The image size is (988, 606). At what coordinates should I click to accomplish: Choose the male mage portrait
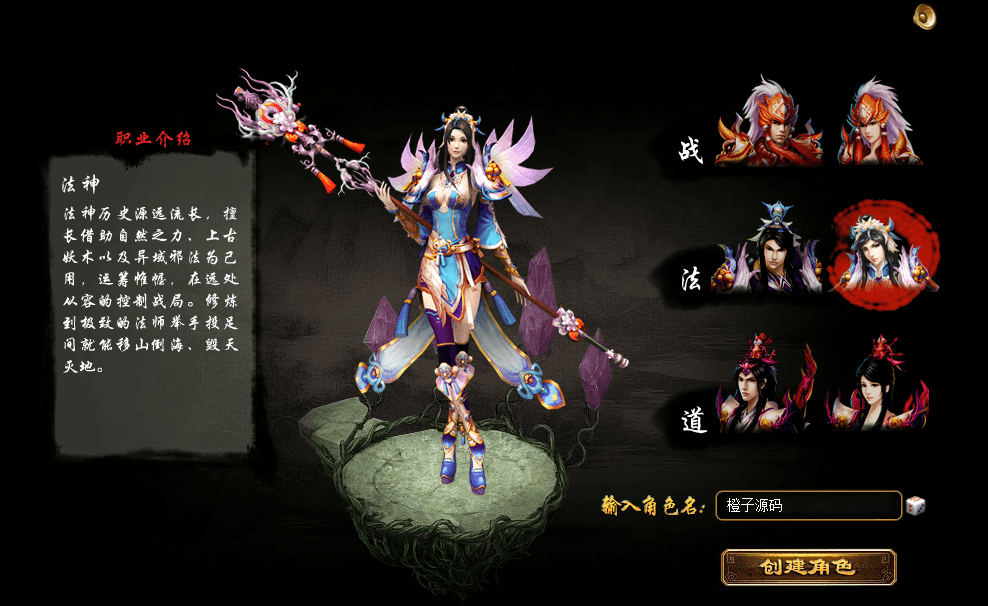[x=768, y=253]
